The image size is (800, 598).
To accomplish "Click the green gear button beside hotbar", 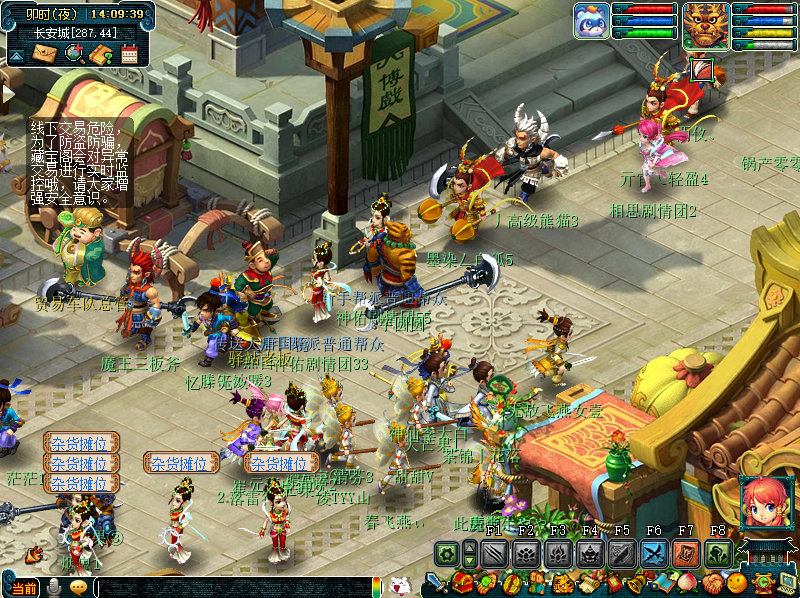I will pos(446,552).
